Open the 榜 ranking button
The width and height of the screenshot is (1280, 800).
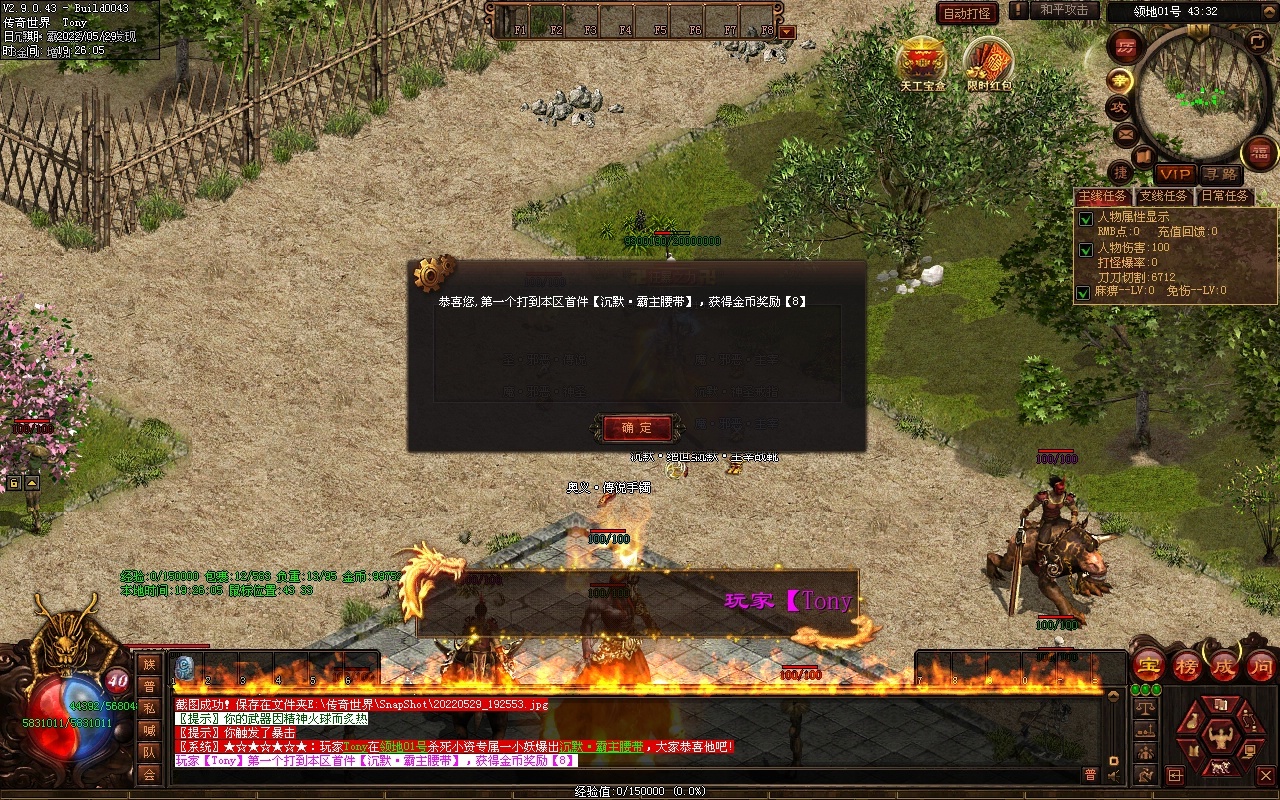1187,666
